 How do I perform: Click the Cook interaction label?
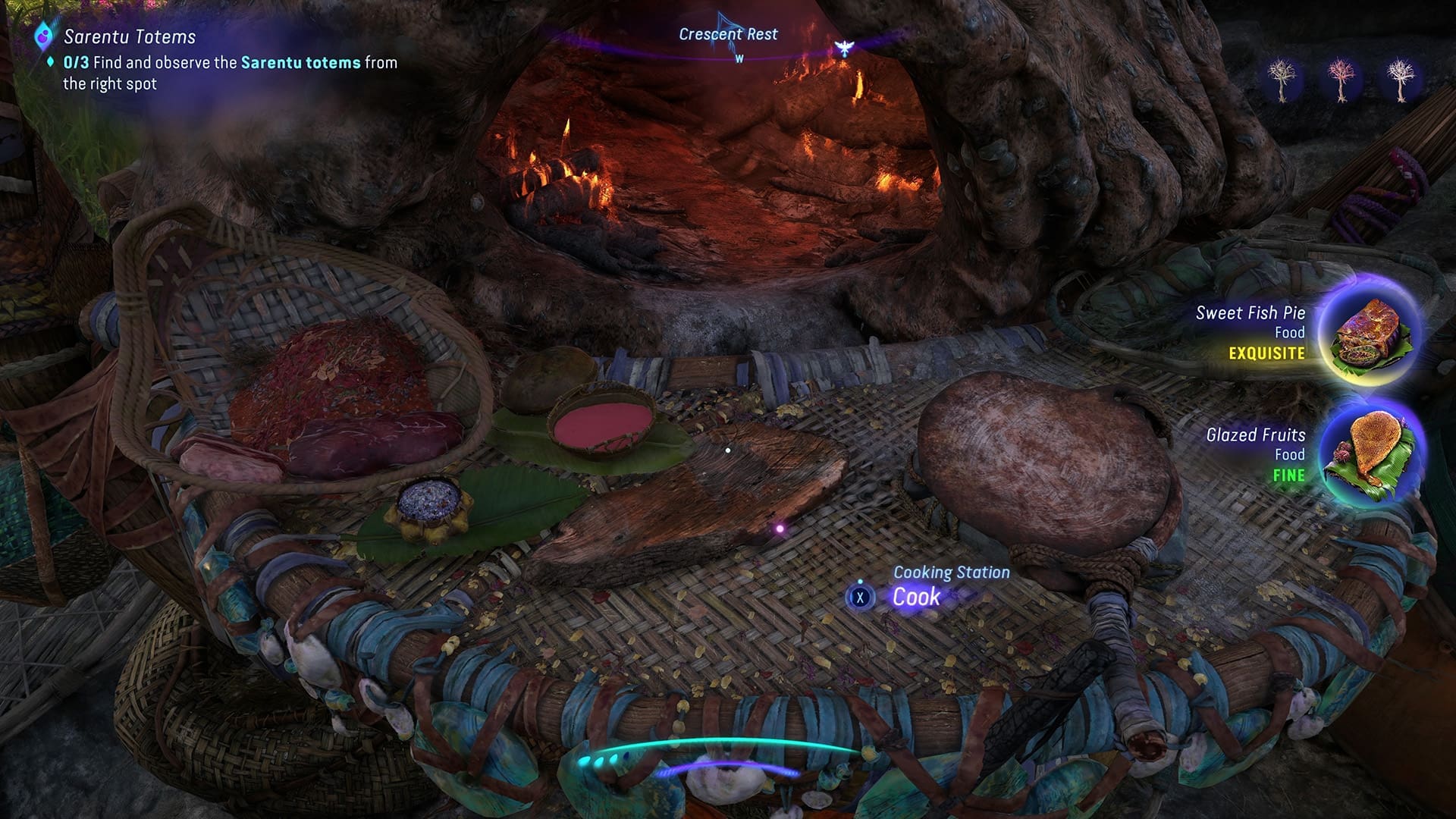(x=916, y=597)
